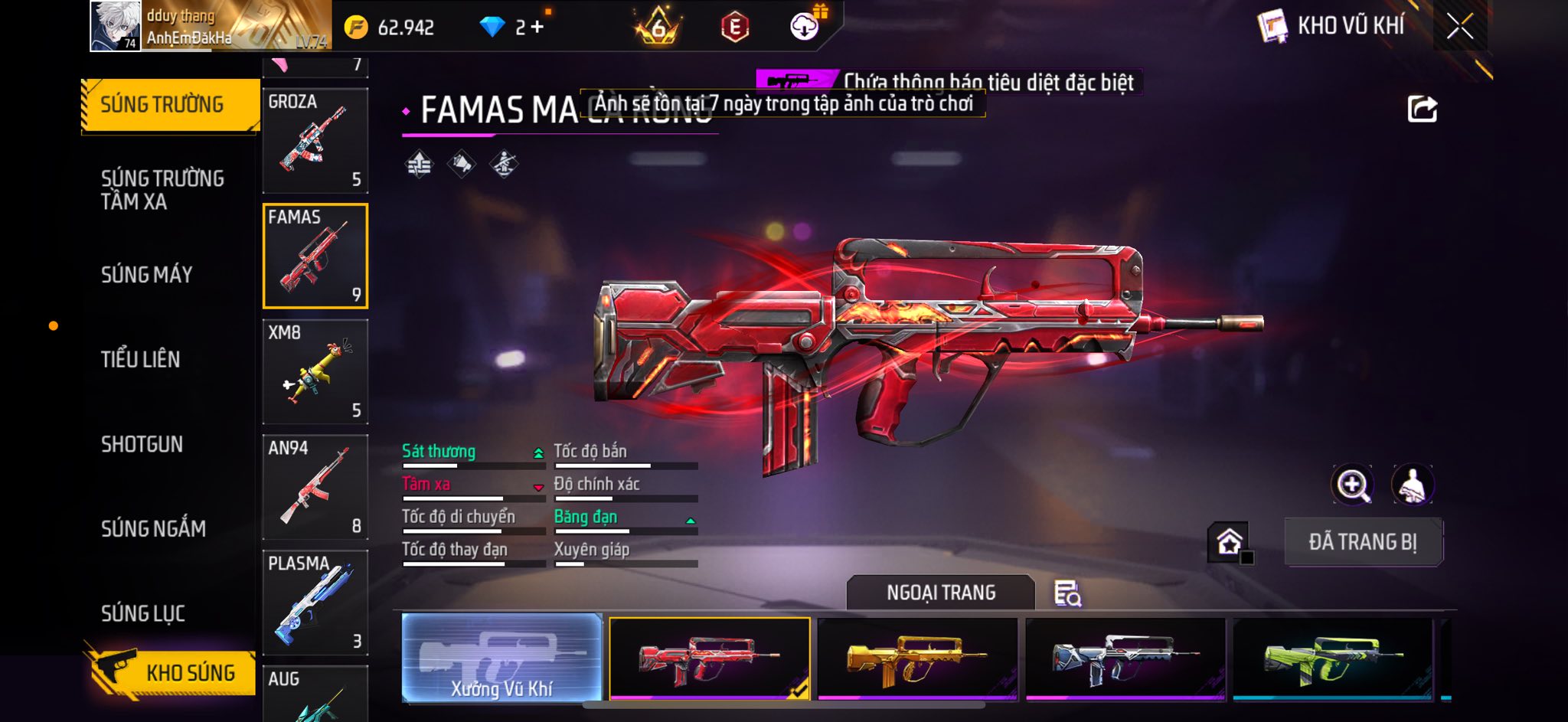Close the weapon armory screen
This screenshot has width=1568, height=722.
[x=1459, y=27]
